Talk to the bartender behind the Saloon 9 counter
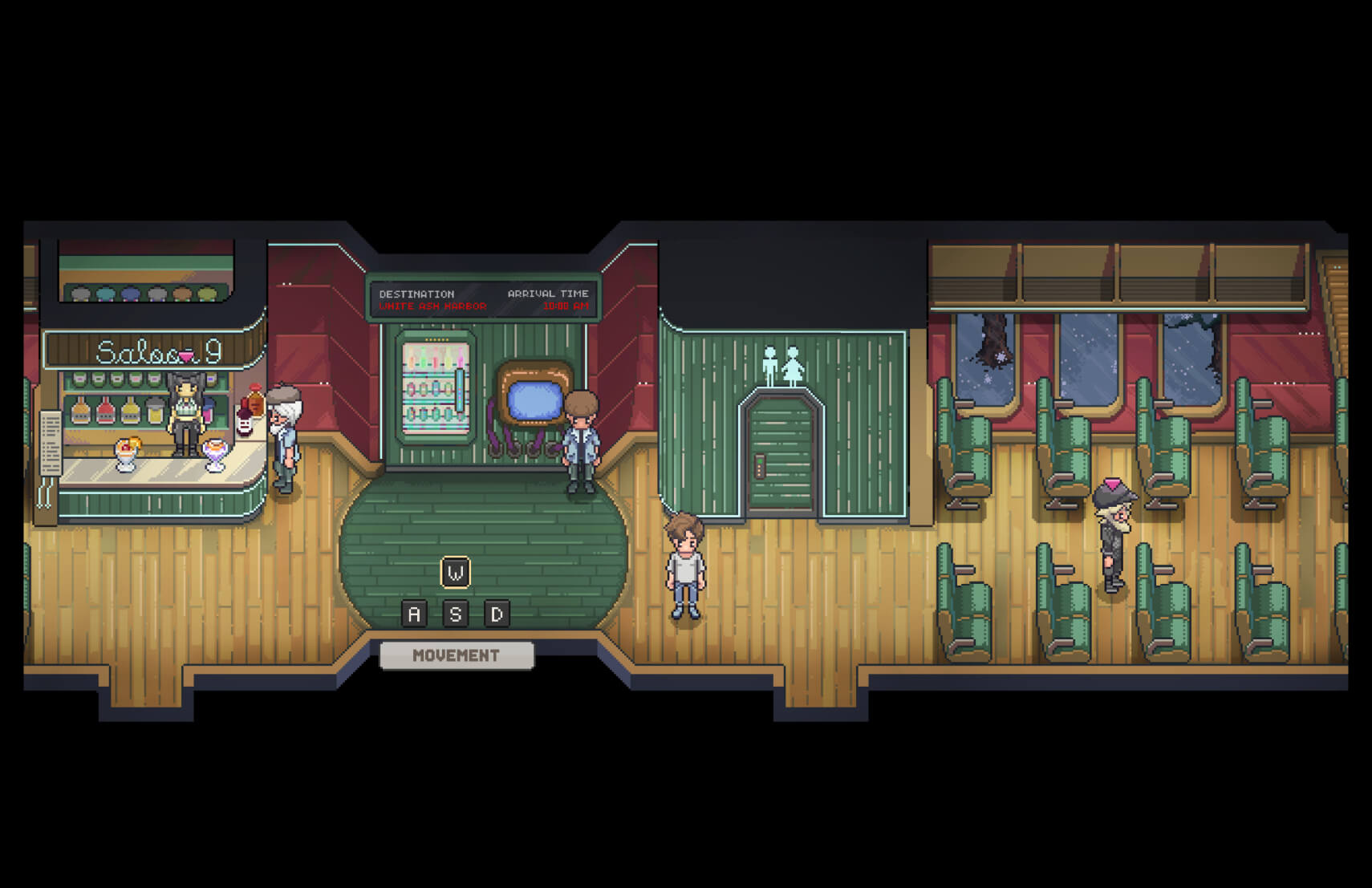Viewport: 1372px width, 888px height. pyautogui.click(x=185, y=412)
